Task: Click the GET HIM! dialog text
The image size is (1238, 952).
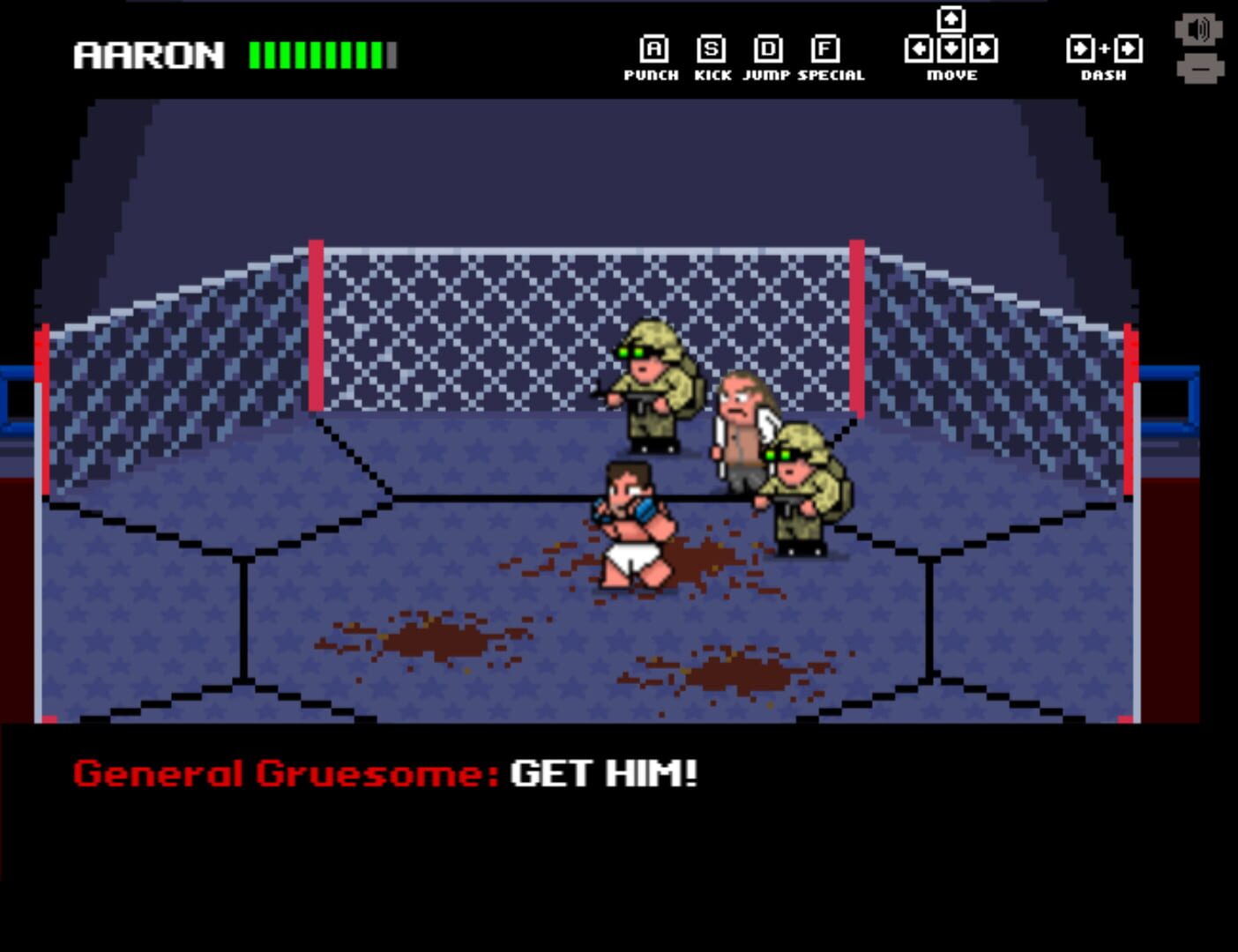Action: point(602,775)
